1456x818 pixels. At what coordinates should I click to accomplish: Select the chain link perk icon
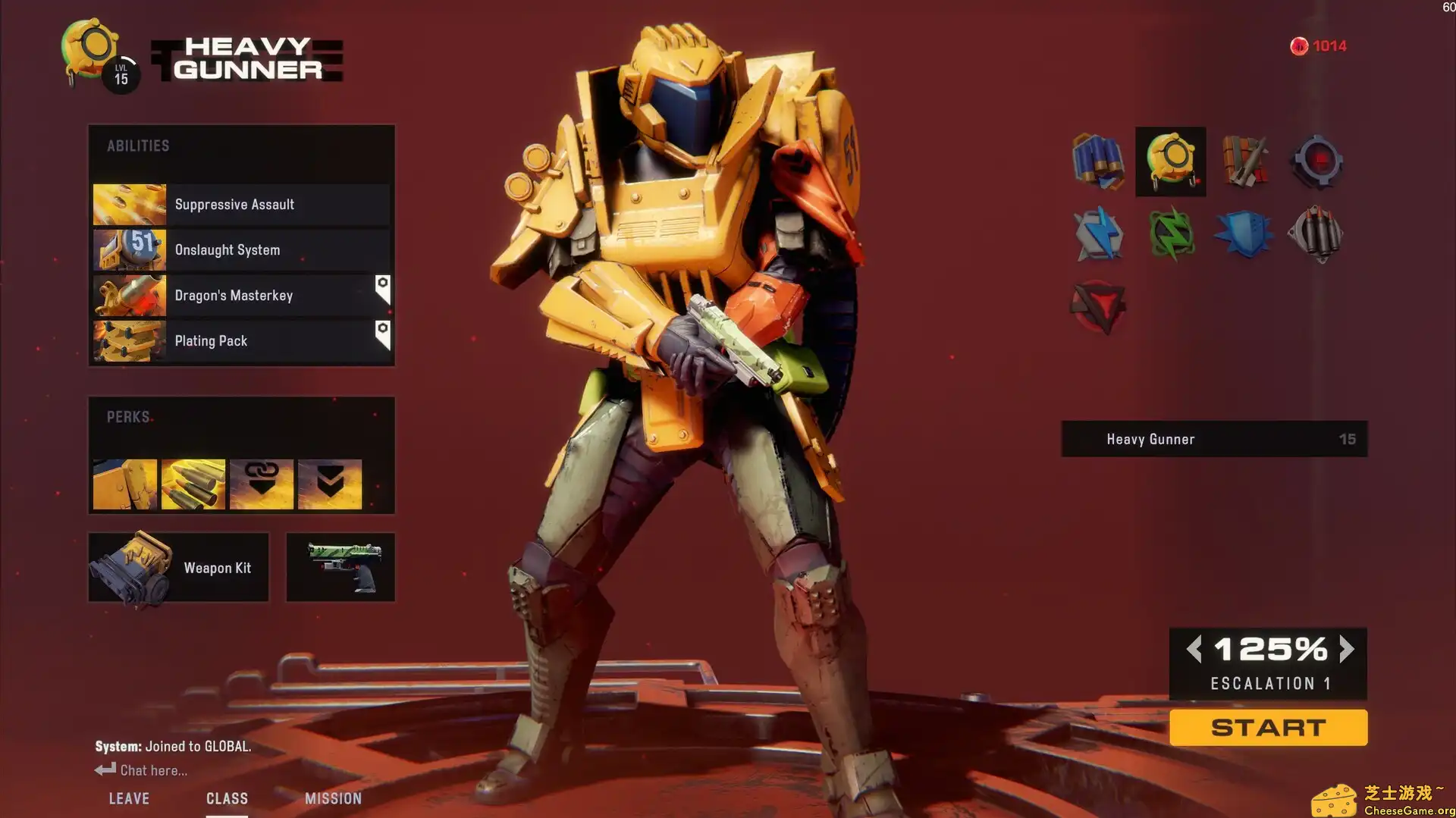click(x=262, y=484)
